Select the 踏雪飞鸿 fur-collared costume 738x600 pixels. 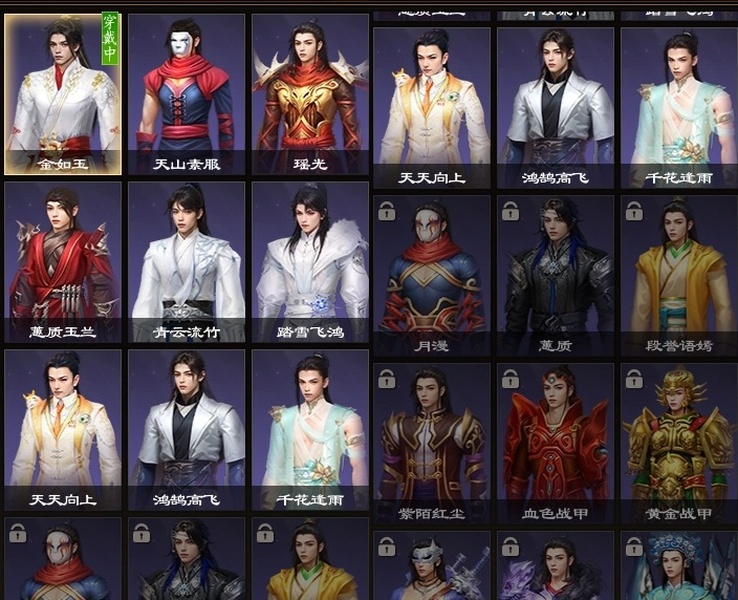(309, 262)
